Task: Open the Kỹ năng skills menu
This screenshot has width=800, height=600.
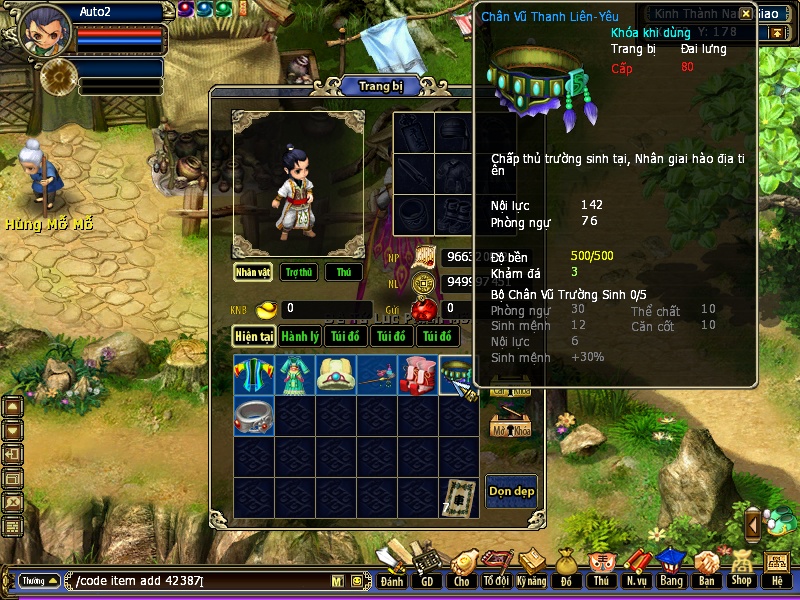Action: [532, 568]
